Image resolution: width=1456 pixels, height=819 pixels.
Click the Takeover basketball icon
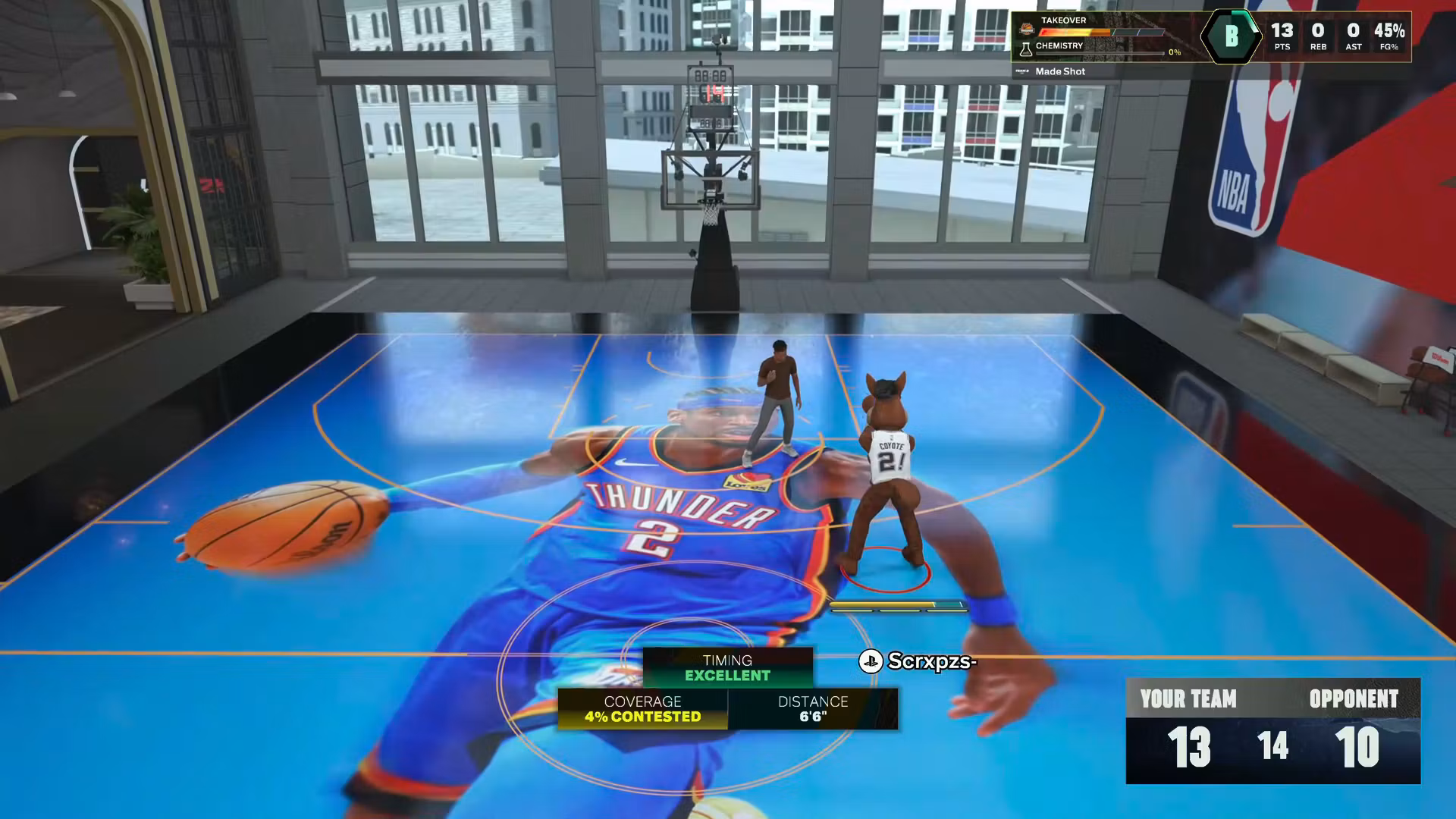pos(1028,30)
